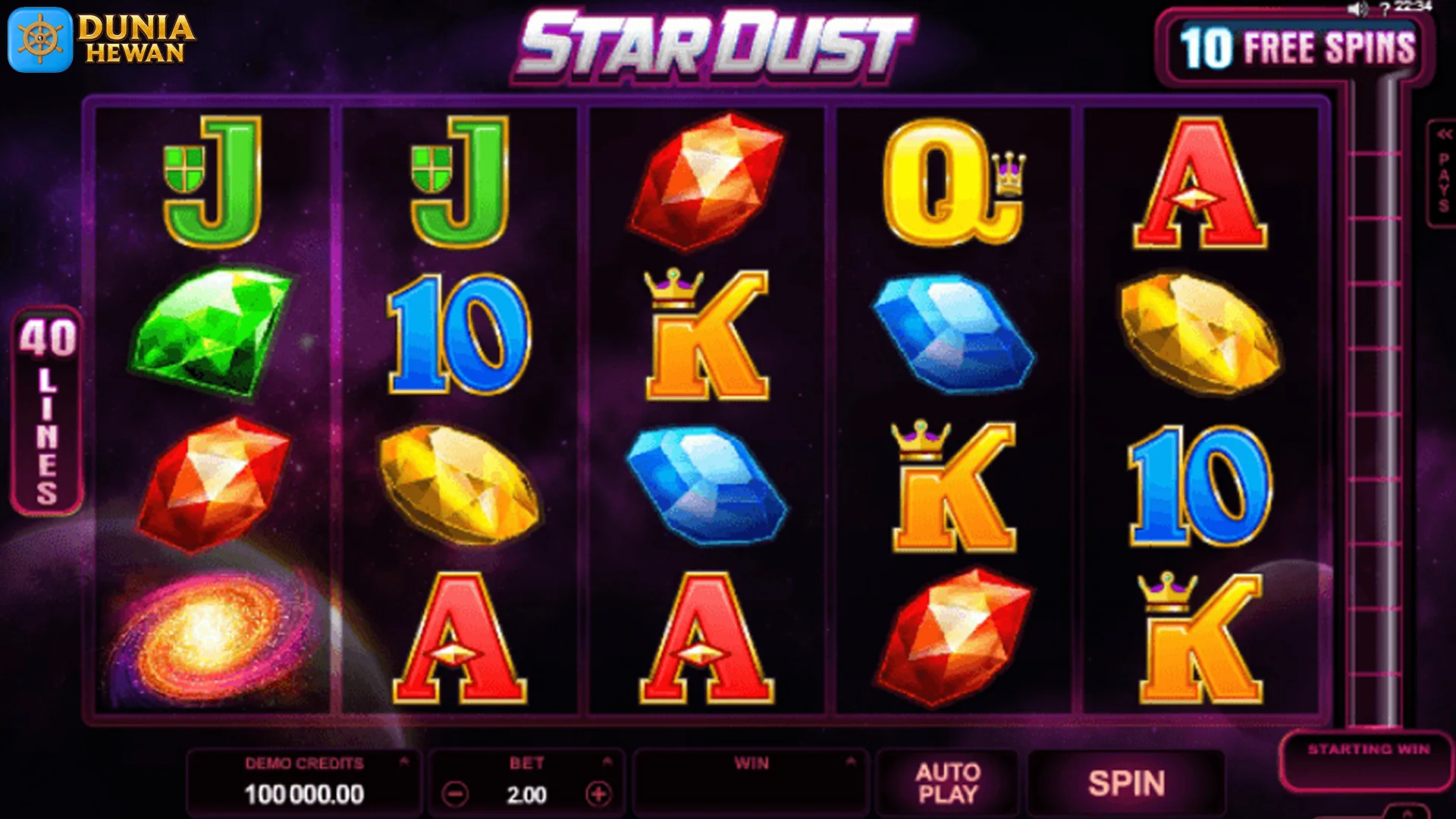1456x819 pixels.
Task: Collapse the DEMO CREDITS panel chevron
Action: [x=404, y=763]
